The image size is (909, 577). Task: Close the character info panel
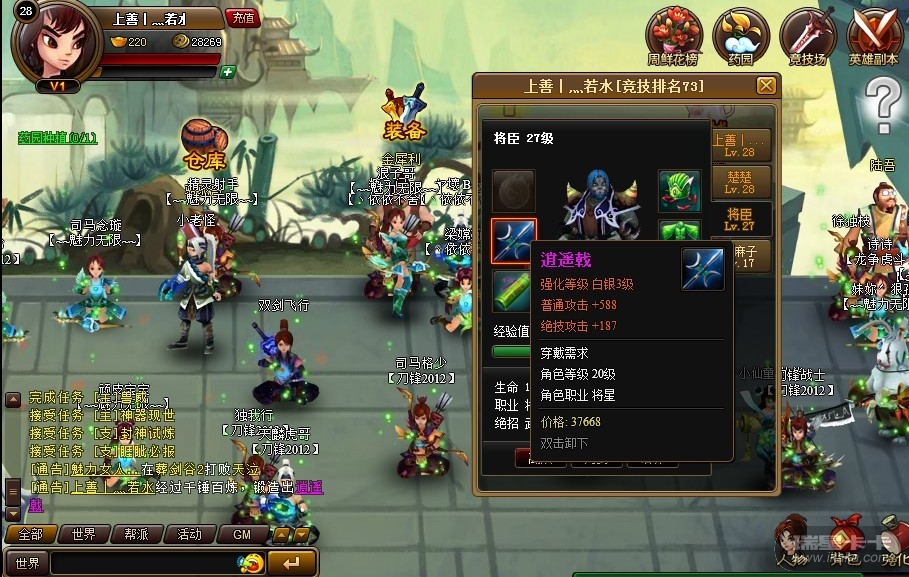pos(766,86)
